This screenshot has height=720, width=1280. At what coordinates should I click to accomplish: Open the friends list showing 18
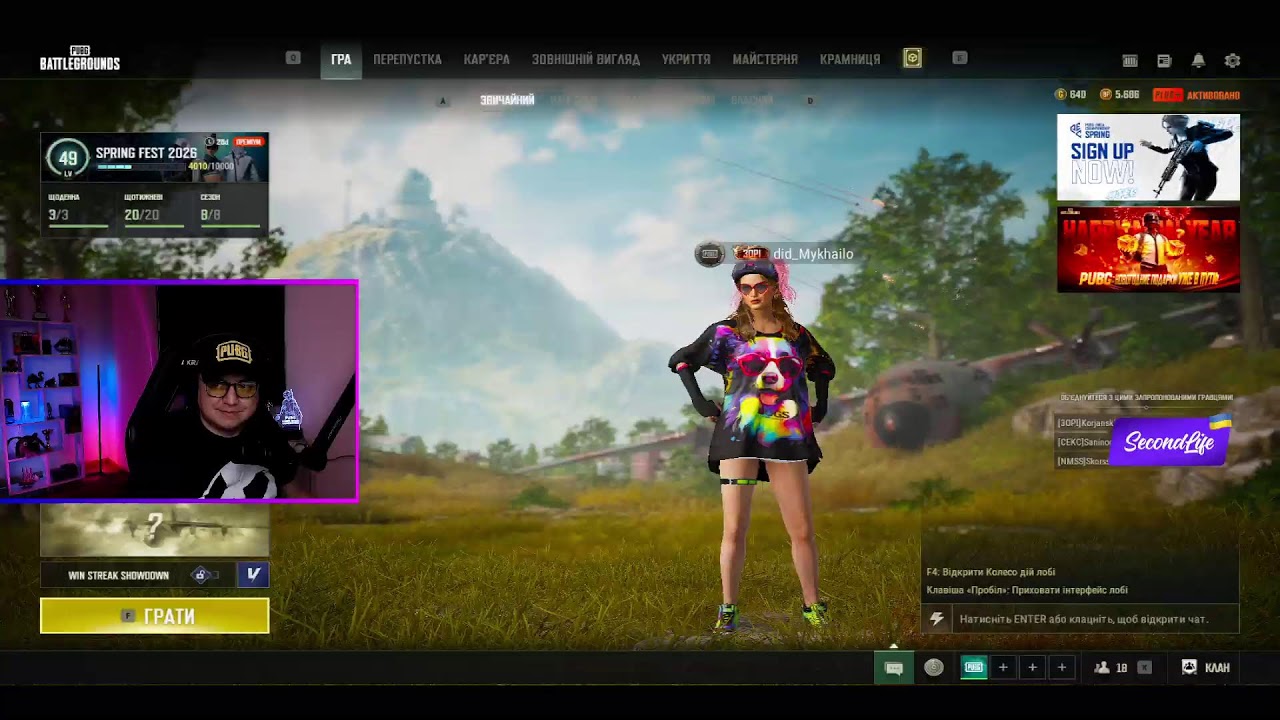(x=1110, y=667)
